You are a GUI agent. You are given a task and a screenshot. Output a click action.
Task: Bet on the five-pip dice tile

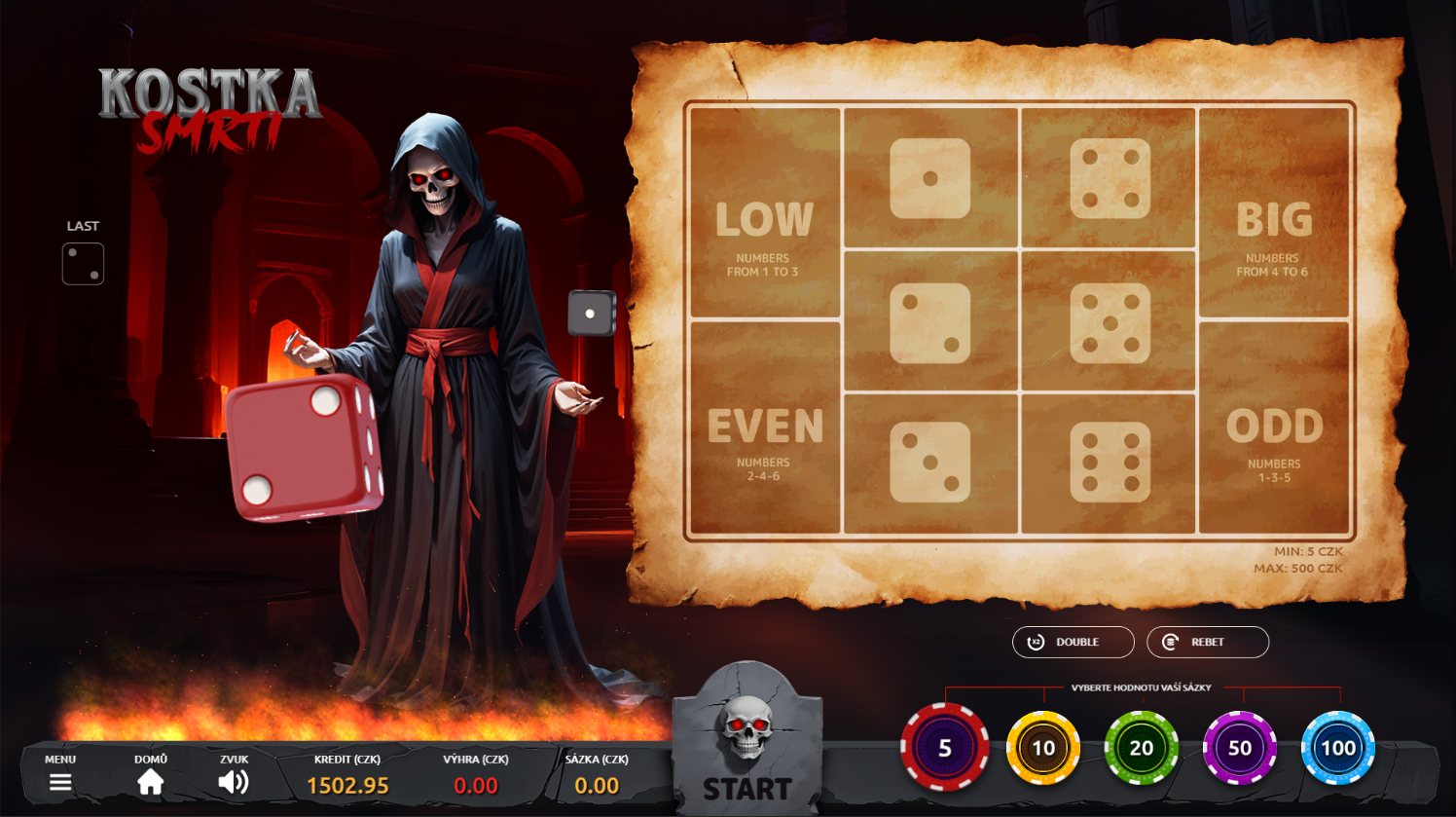coord(1110,322)
